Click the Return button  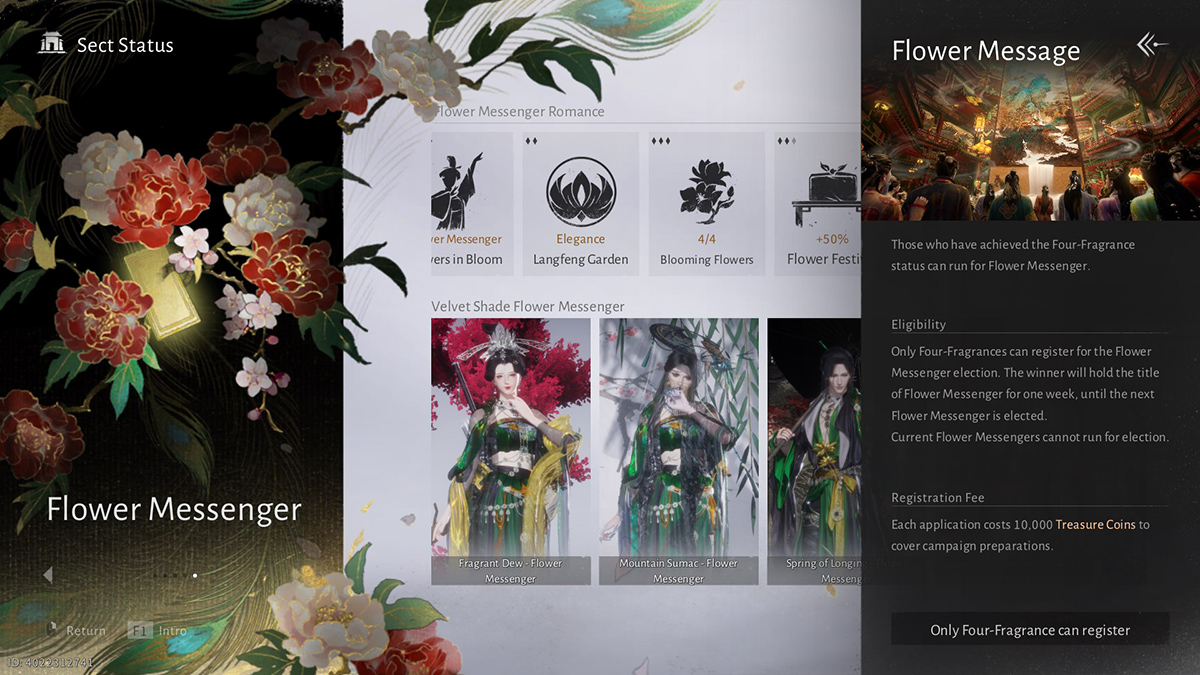(75, 631)
